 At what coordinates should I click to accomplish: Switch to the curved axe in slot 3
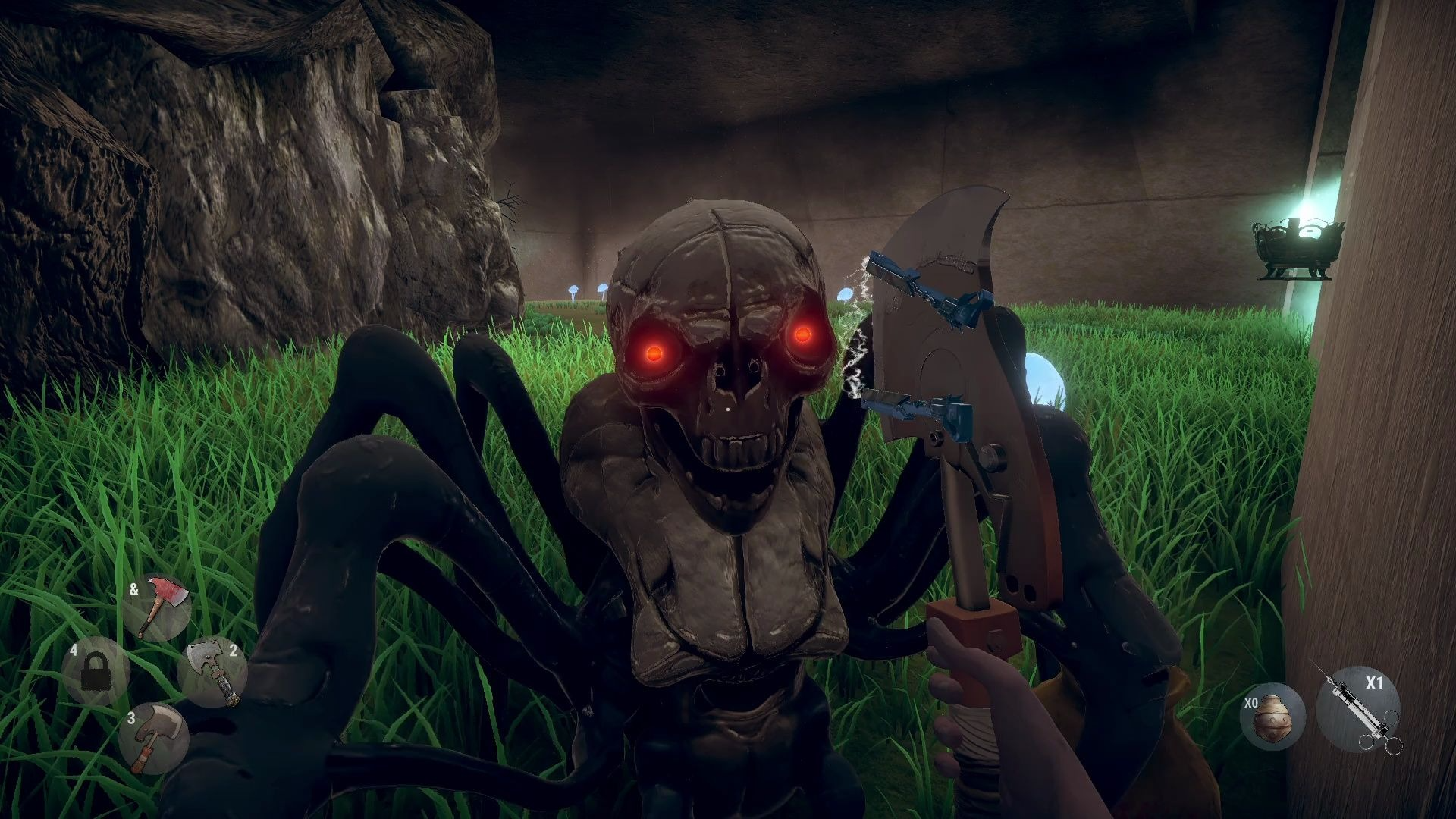coord(153,738)
